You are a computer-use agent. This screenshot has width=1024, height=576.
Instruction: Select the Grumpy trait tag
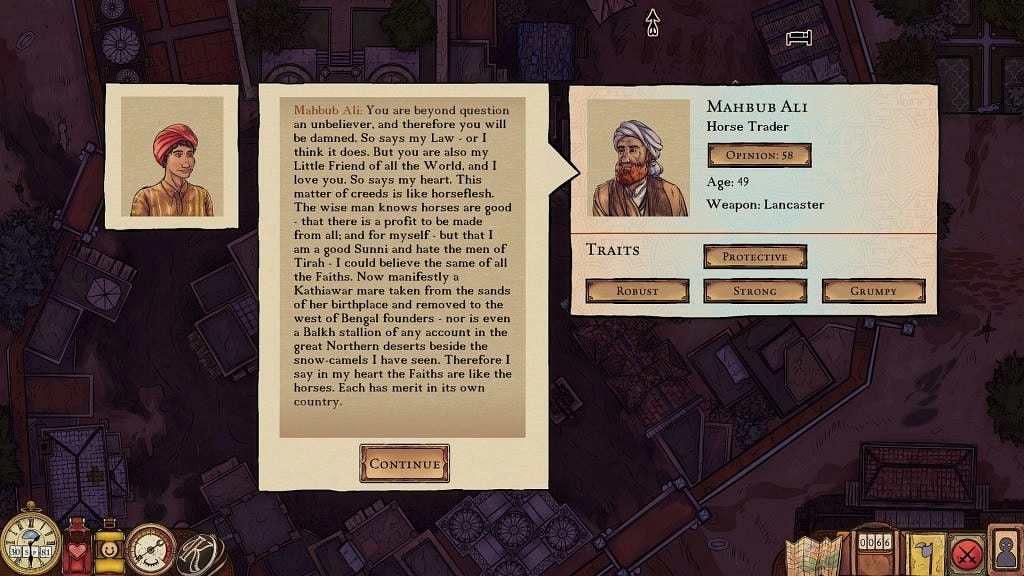pyautogui.click(x=873, y=291)
